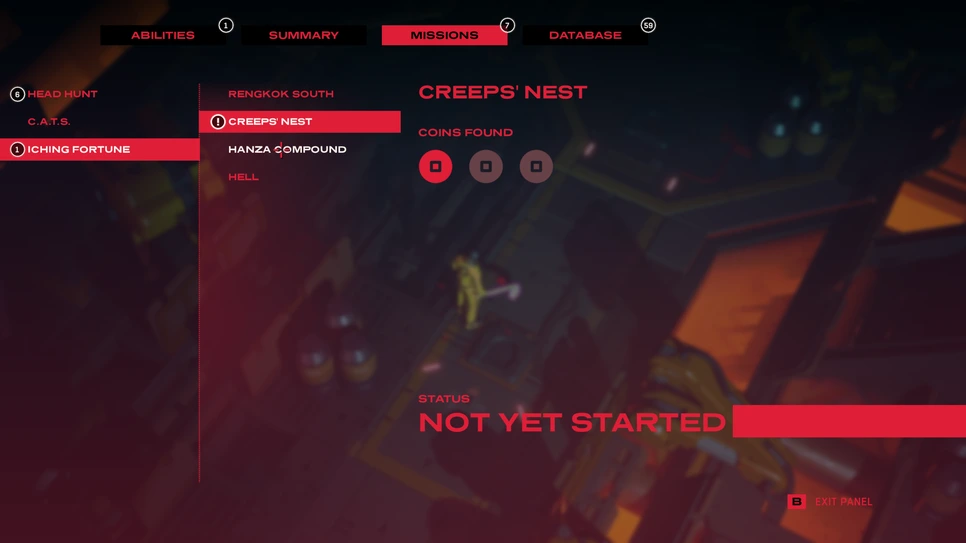Click the Exit Panel label

pyautogui.click(x=843, y=502)
